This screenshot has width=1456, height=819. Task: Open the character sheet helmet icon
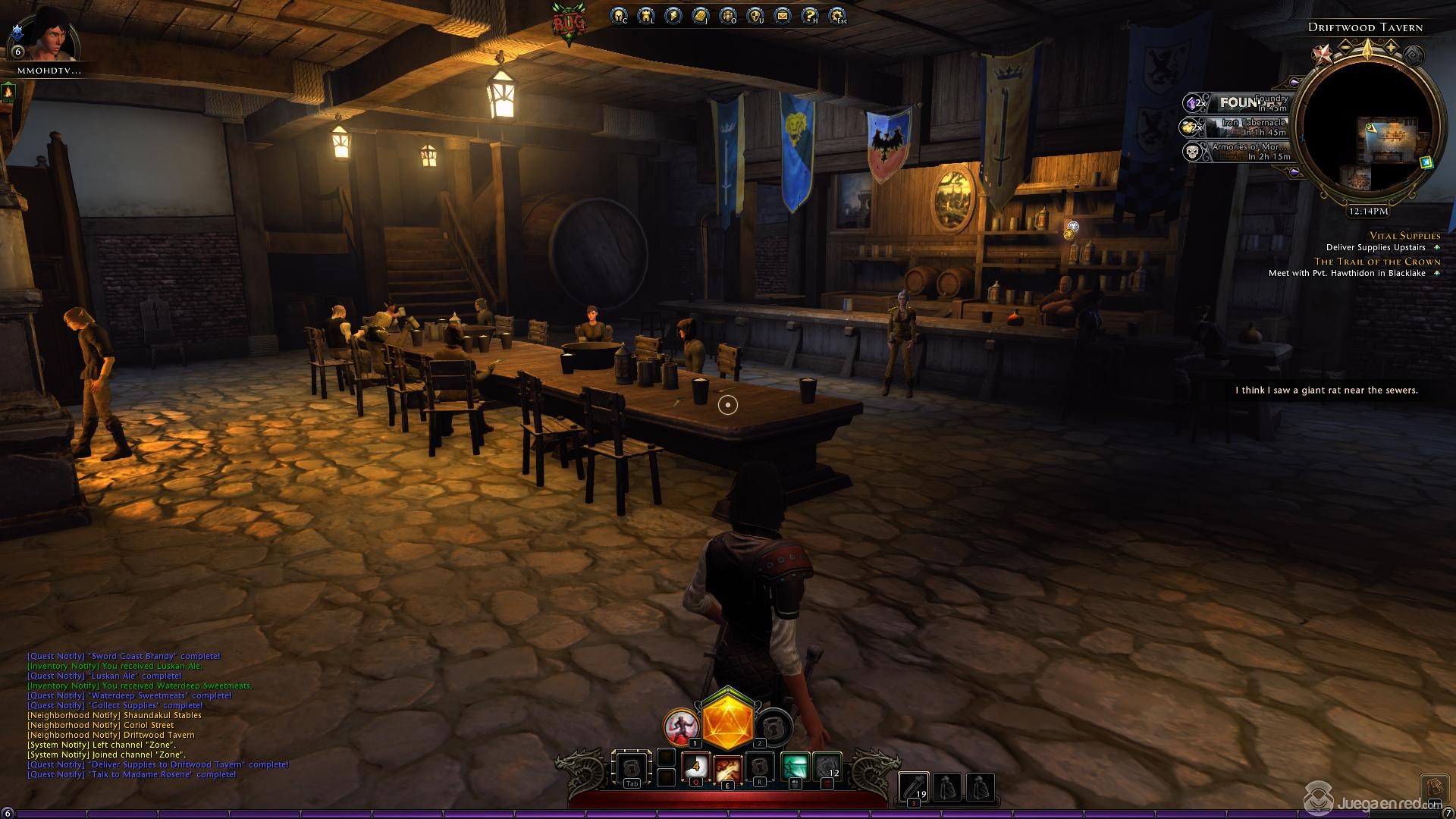click(619, 15)
